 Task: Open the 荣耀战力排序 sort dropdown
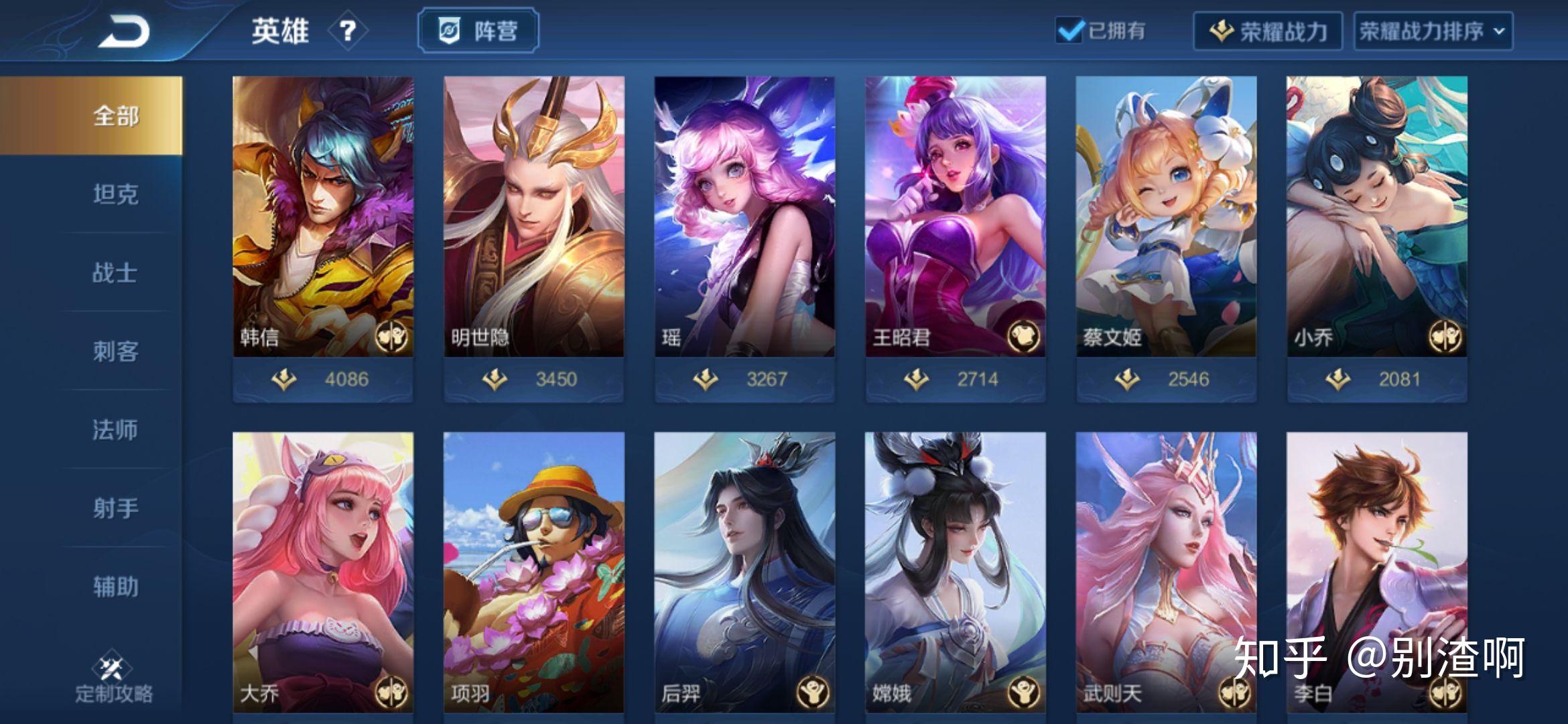coord(1433,32)
